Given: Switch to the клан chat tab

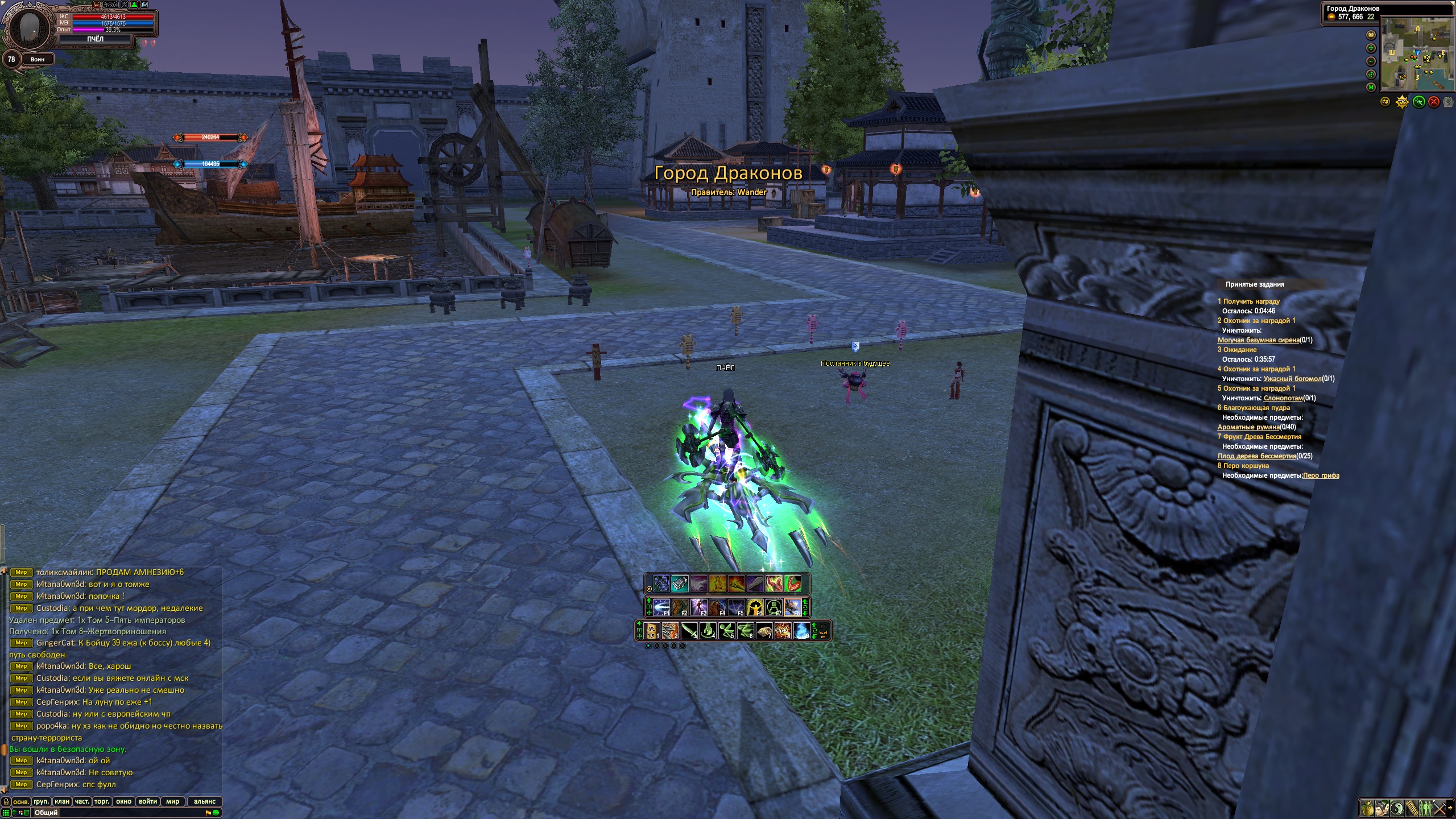Looking at the screenshot, I should click(62, 801).
